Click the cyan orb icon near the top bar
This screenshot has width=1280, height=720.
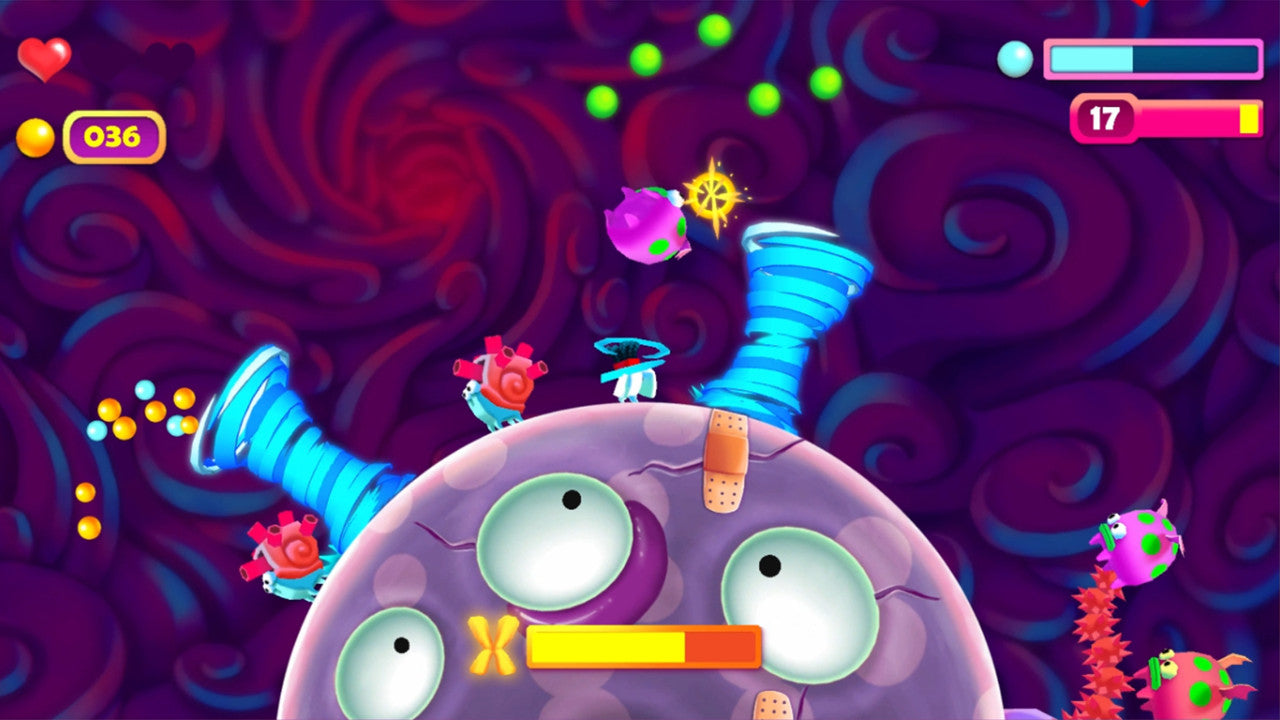coord(1016,60)
